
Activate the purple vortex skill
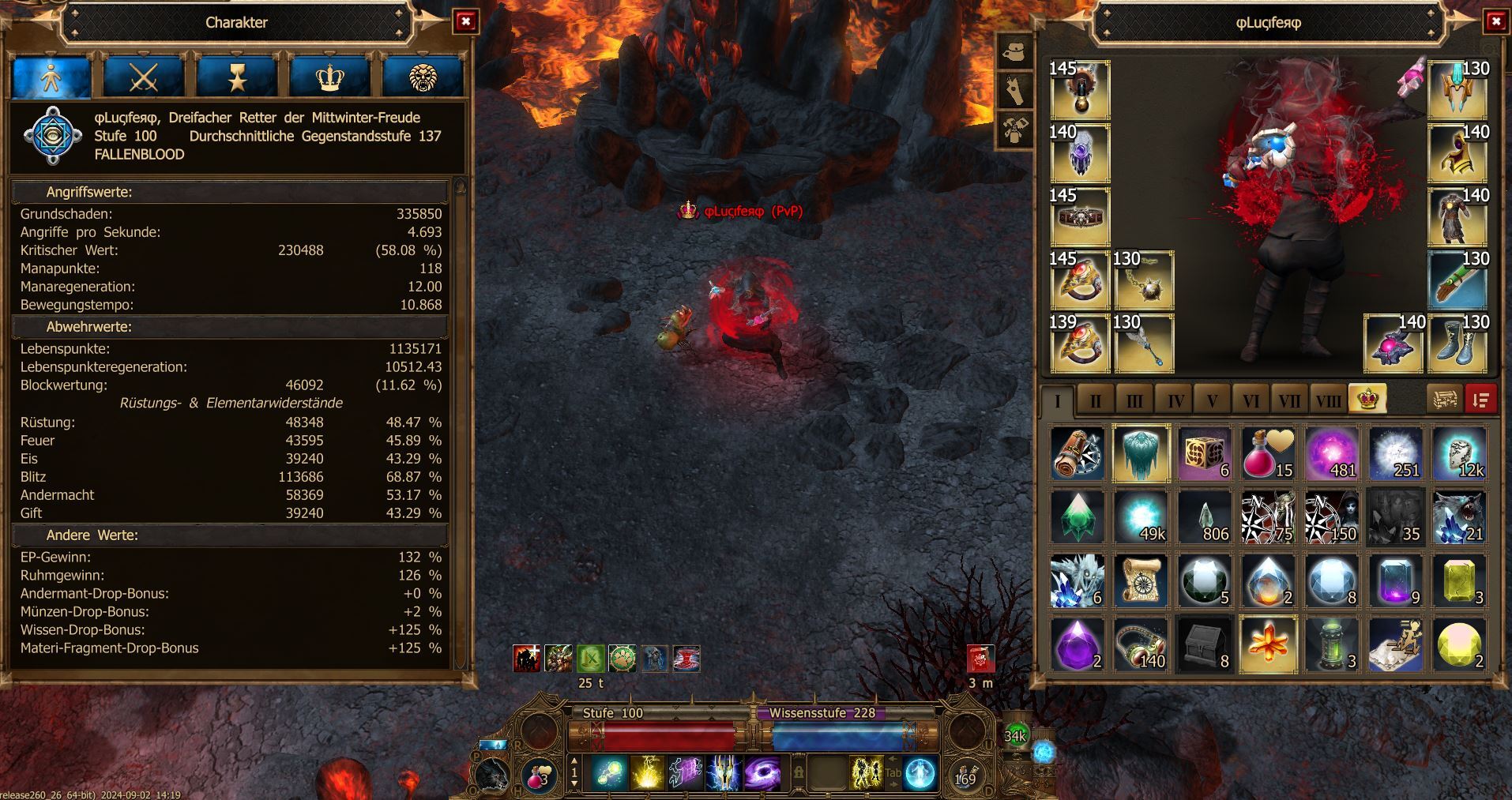pyautogui.click(x=762, y=772)
